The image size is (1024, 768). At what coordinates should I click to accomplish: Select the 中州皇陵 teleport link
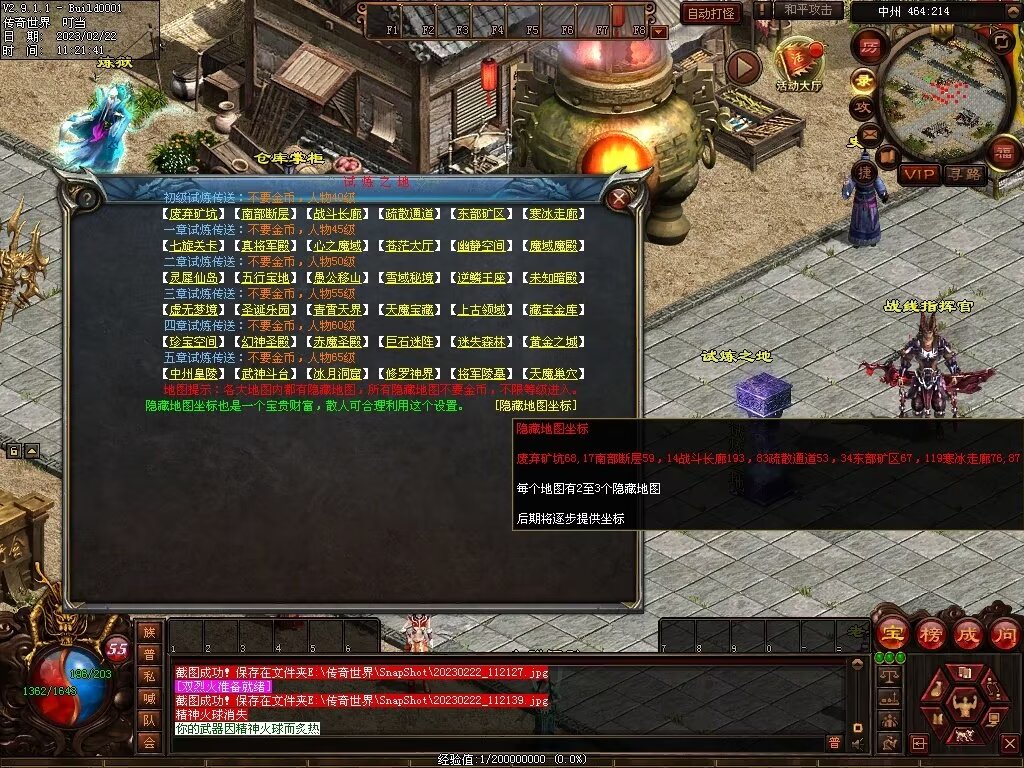[194, 374]
